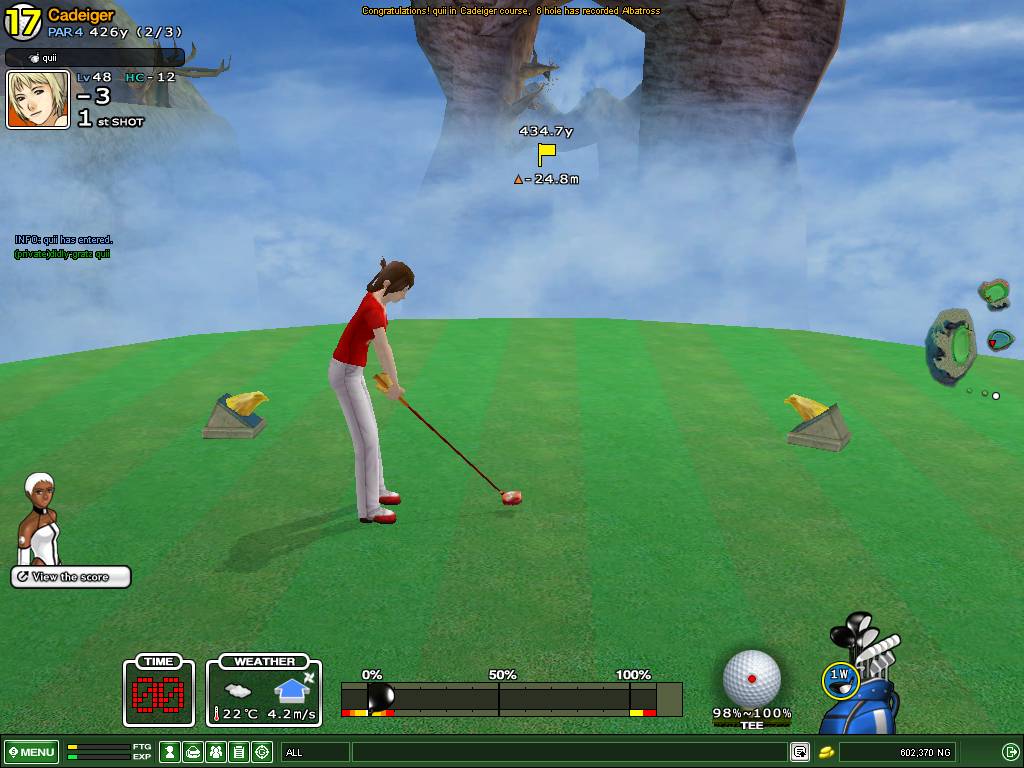This screenshot has width=1024, height=768.
Task: Open the clipboard list icon
Action: coord(239,752)
